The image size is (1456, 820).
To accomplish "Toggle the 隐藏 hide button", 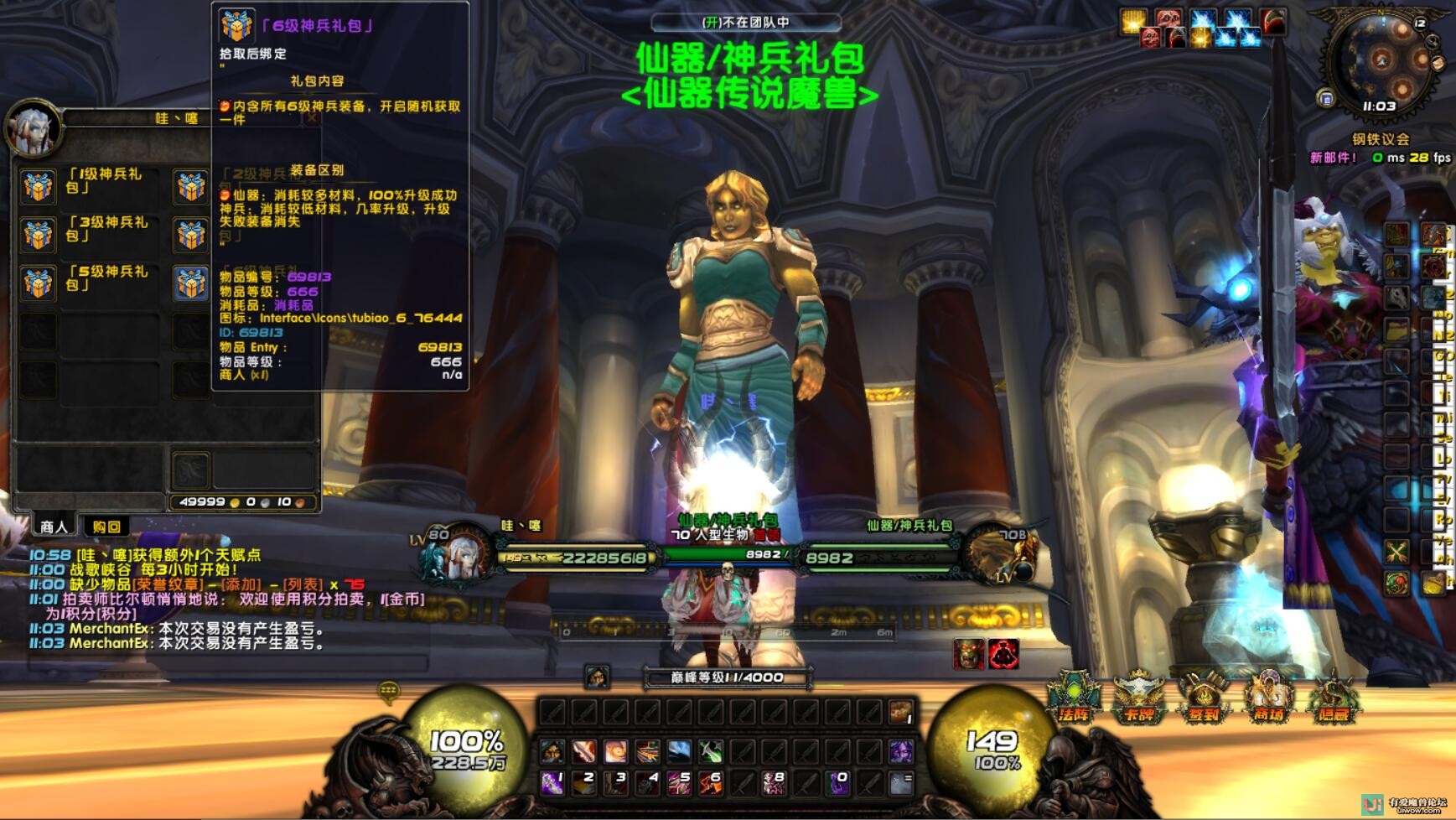I will coord(1333,698).
